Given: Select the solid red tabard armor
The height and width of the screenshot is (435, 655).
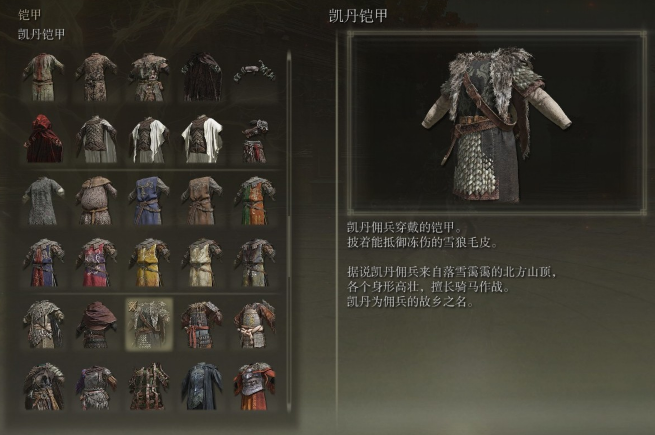Looking at the screenshot, I should (x=96, y=262).
